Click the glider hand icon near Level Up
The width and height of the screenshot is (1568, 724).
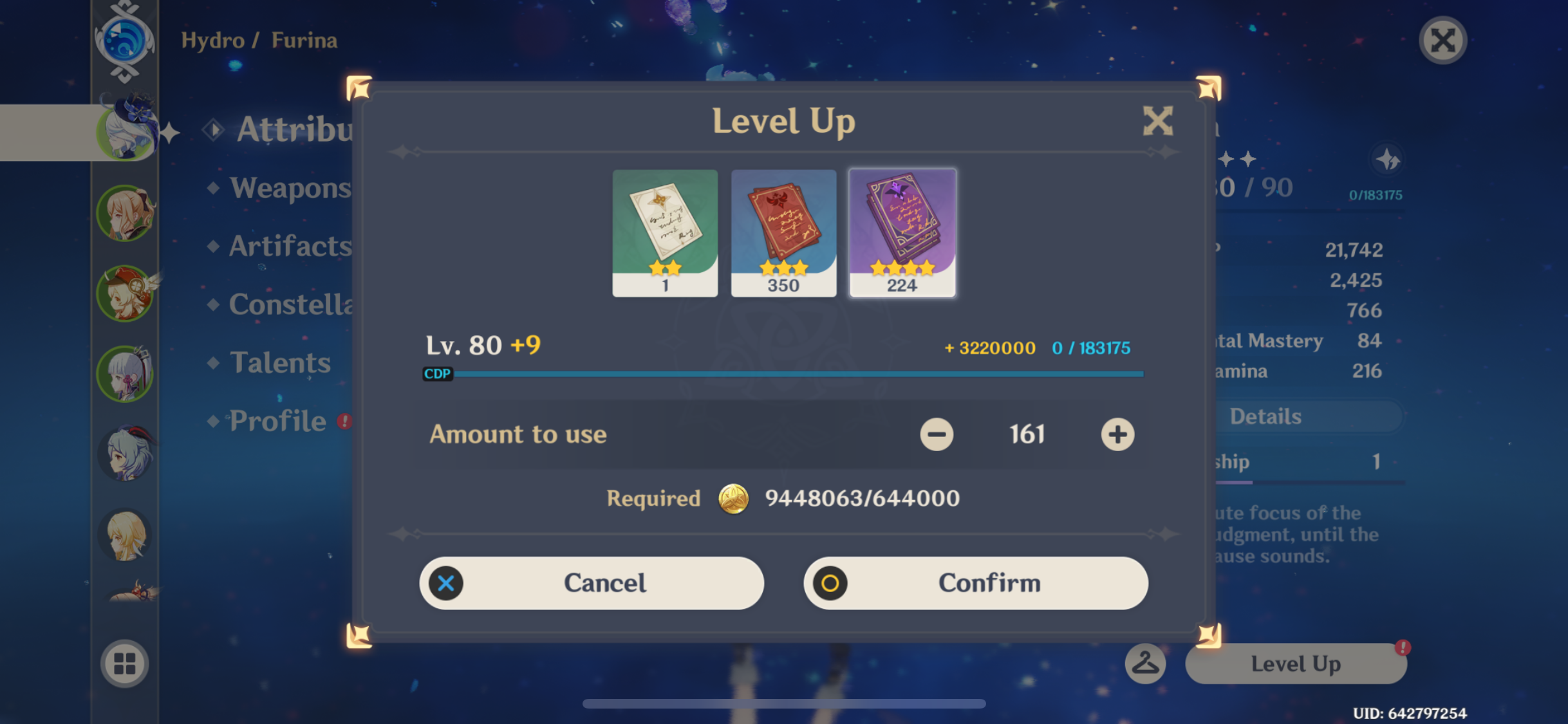tap(1145, 664)
